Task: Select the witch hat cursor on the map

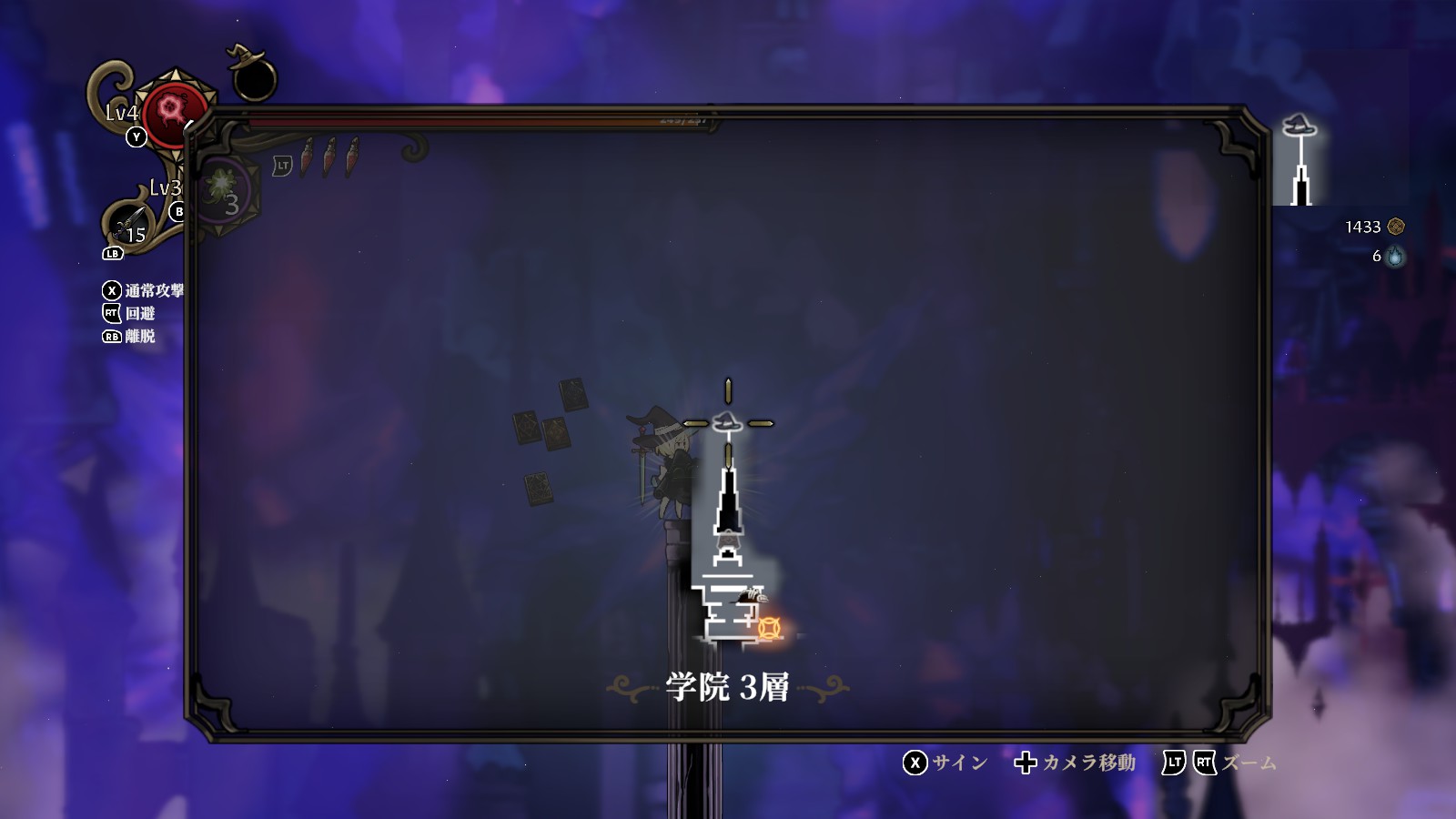Action: pos(728,423)
